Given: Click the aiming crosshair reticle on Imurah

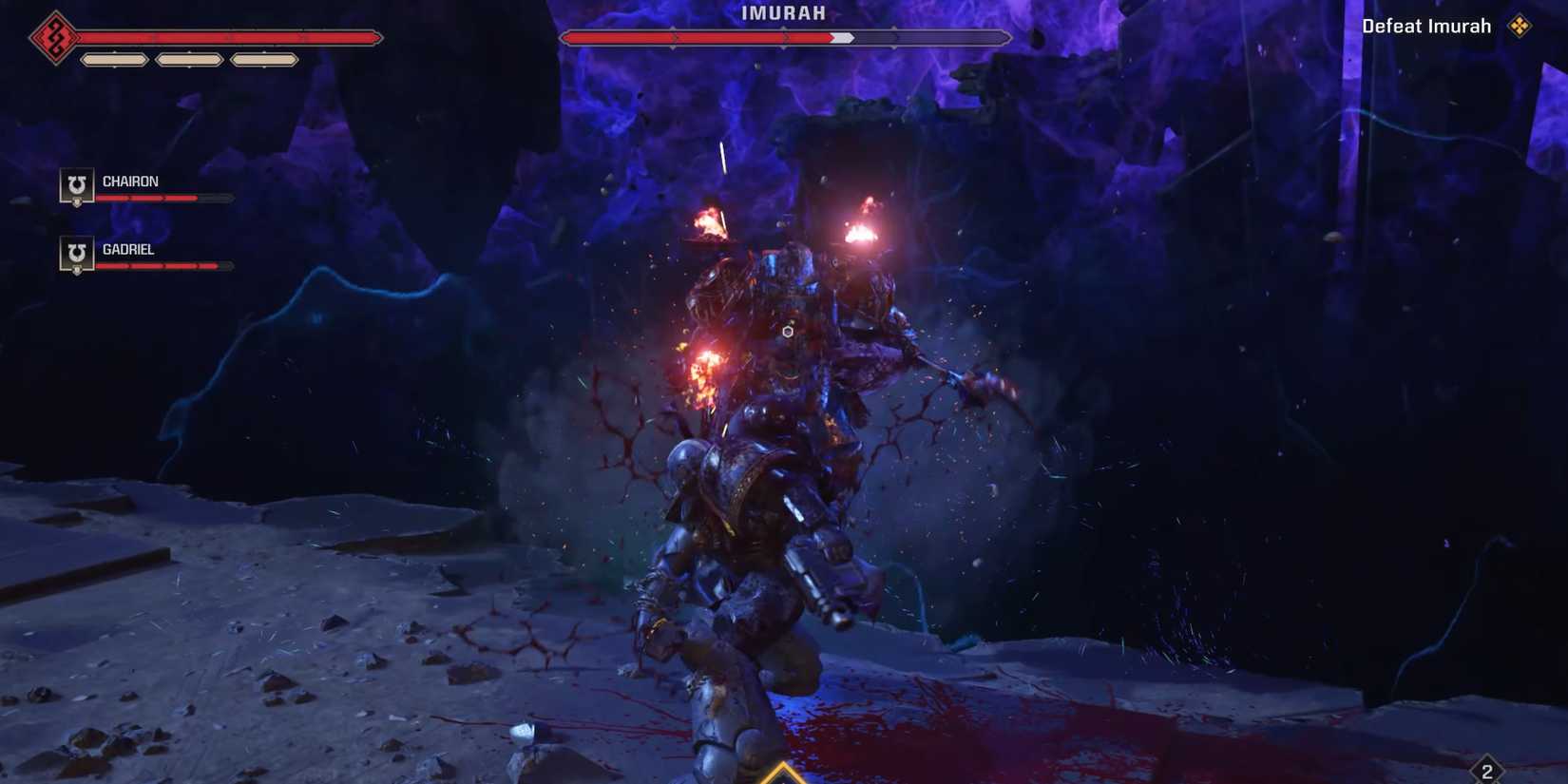Looking at the screenshot, I should [x=787, y=332].
